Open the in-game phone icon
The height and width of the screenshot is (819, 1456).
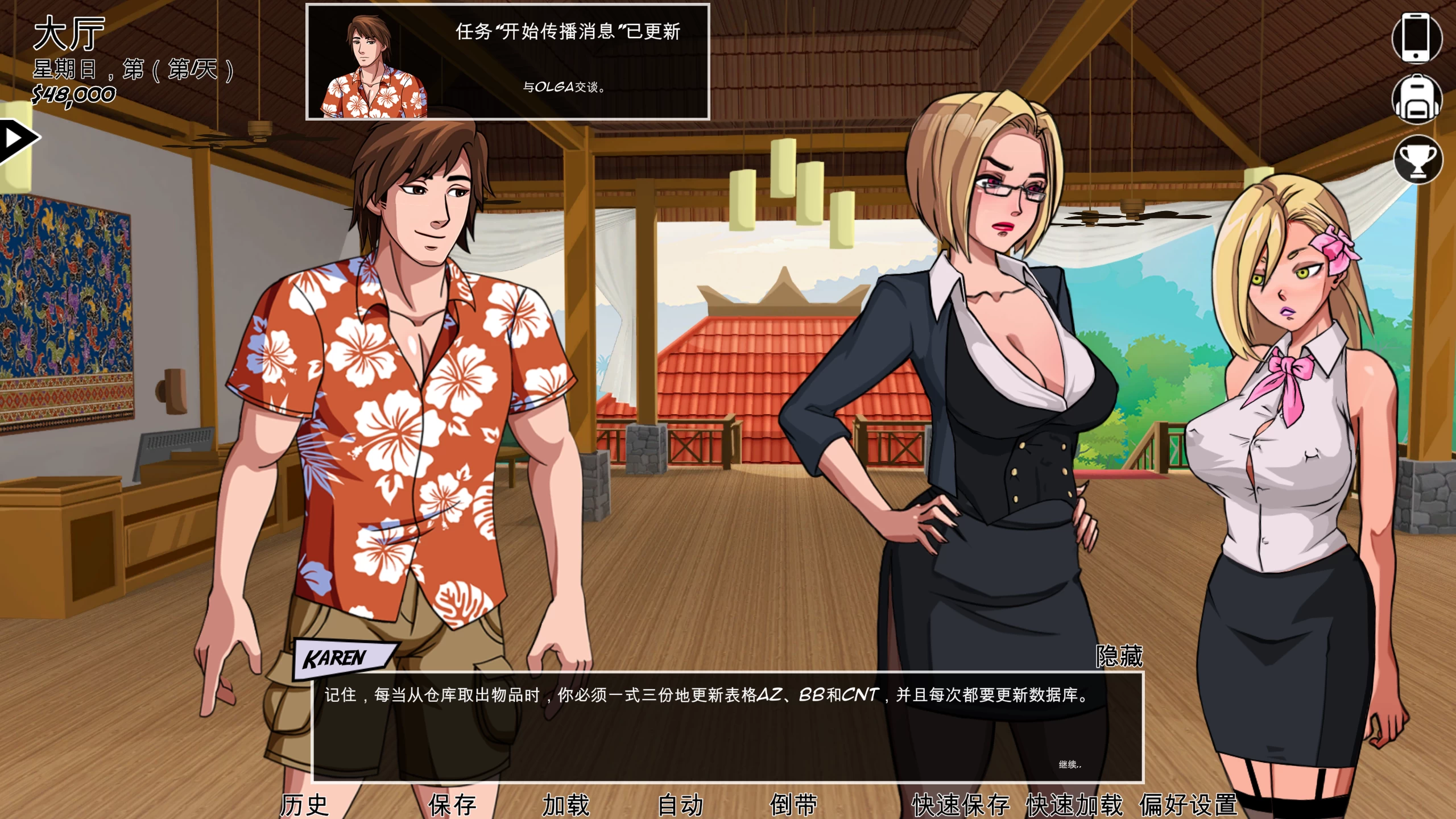[1416, 40]
